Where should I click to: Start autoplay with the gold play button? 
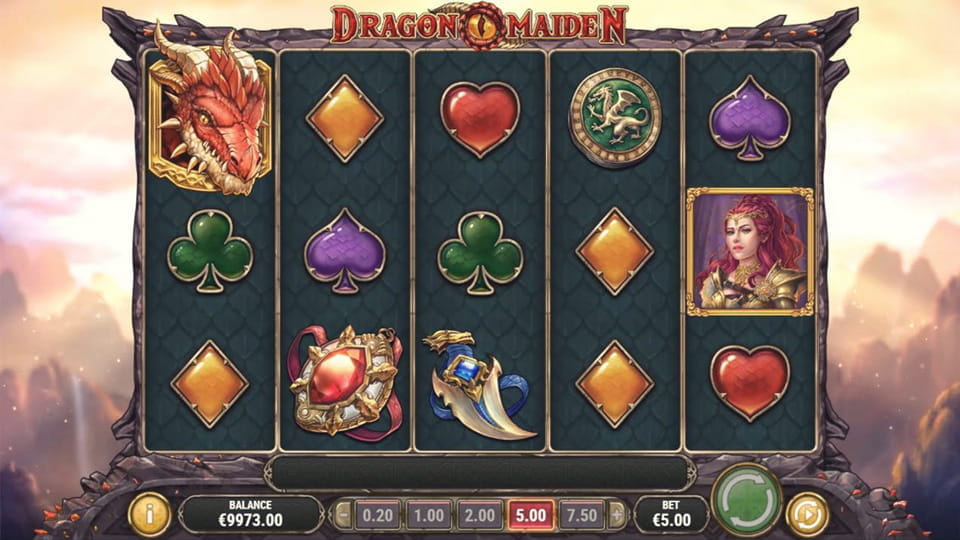(x=806, y=514)
